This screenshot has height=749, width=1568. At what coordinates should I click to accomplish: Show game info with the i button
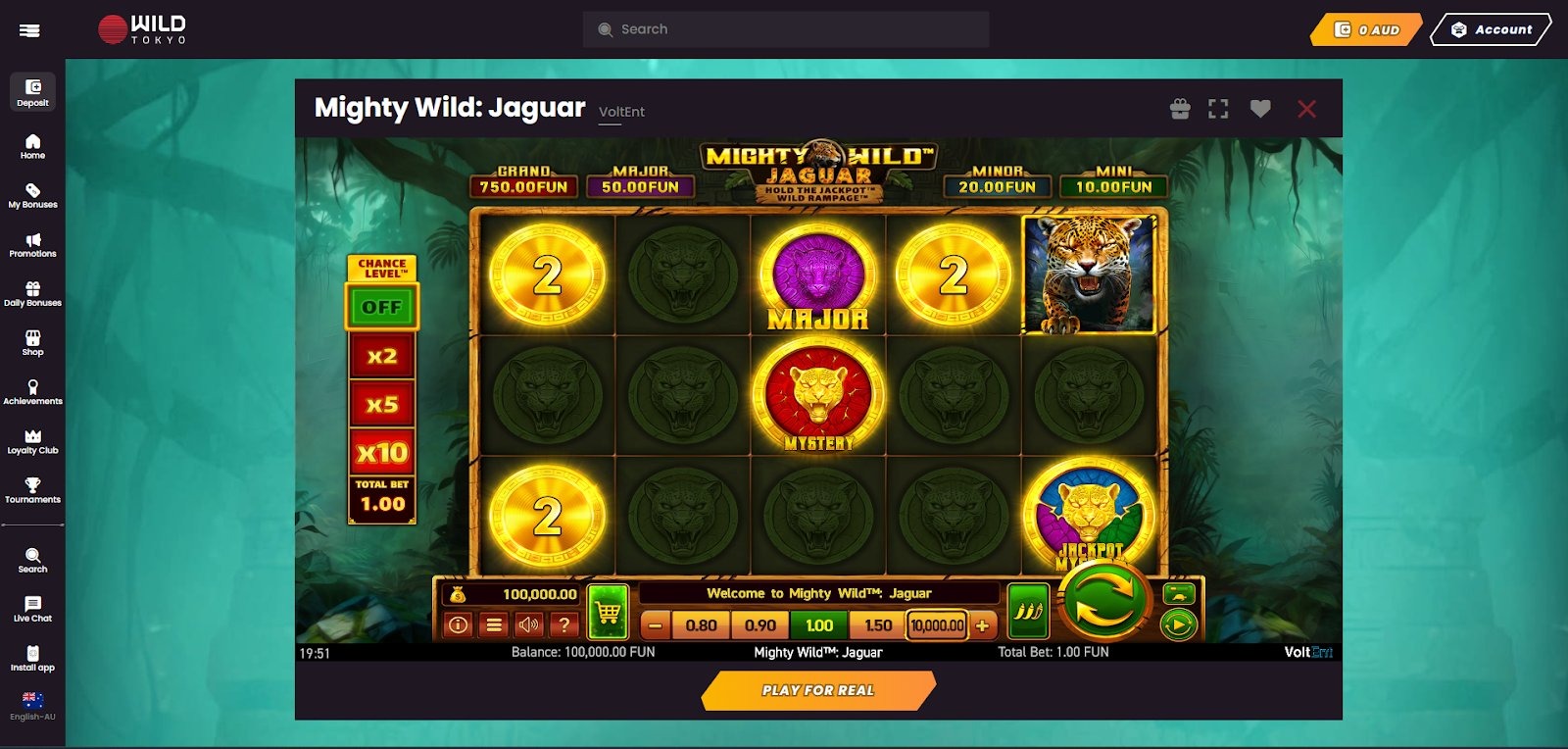(x=458, y=624)
